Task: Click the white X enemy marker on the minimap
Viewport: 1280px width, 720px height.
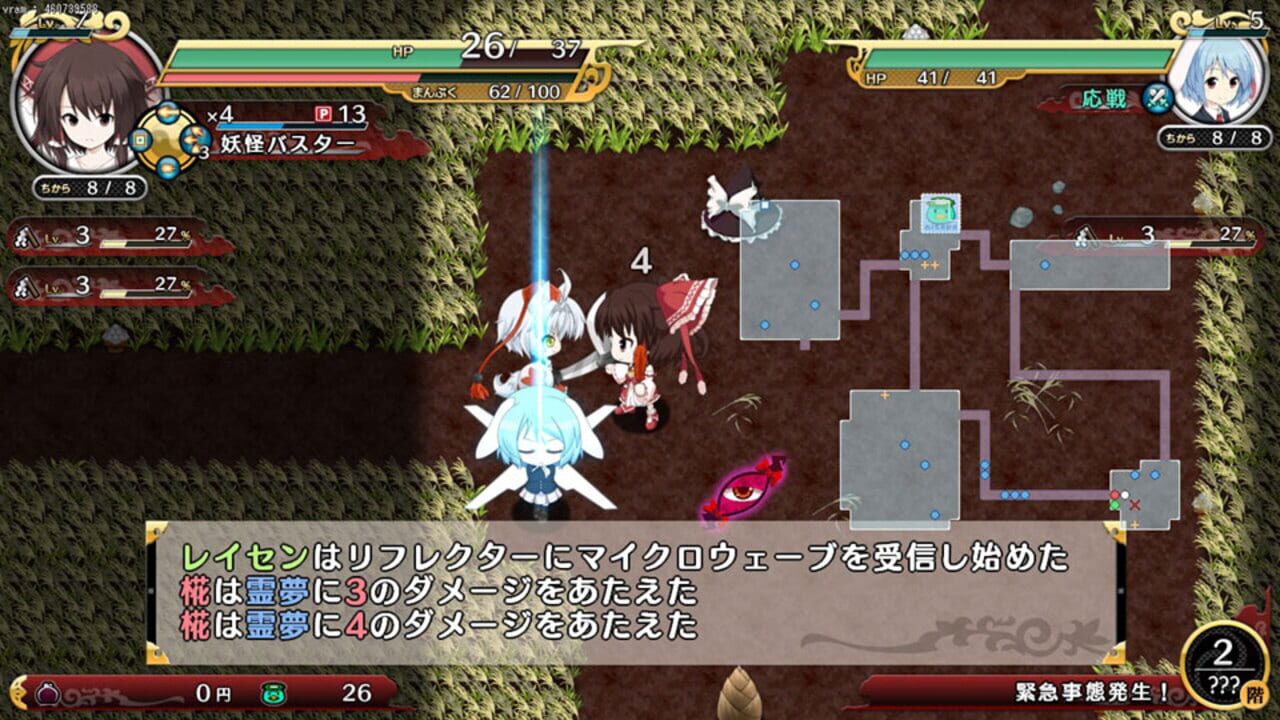Action: (x=1135, y=504)
